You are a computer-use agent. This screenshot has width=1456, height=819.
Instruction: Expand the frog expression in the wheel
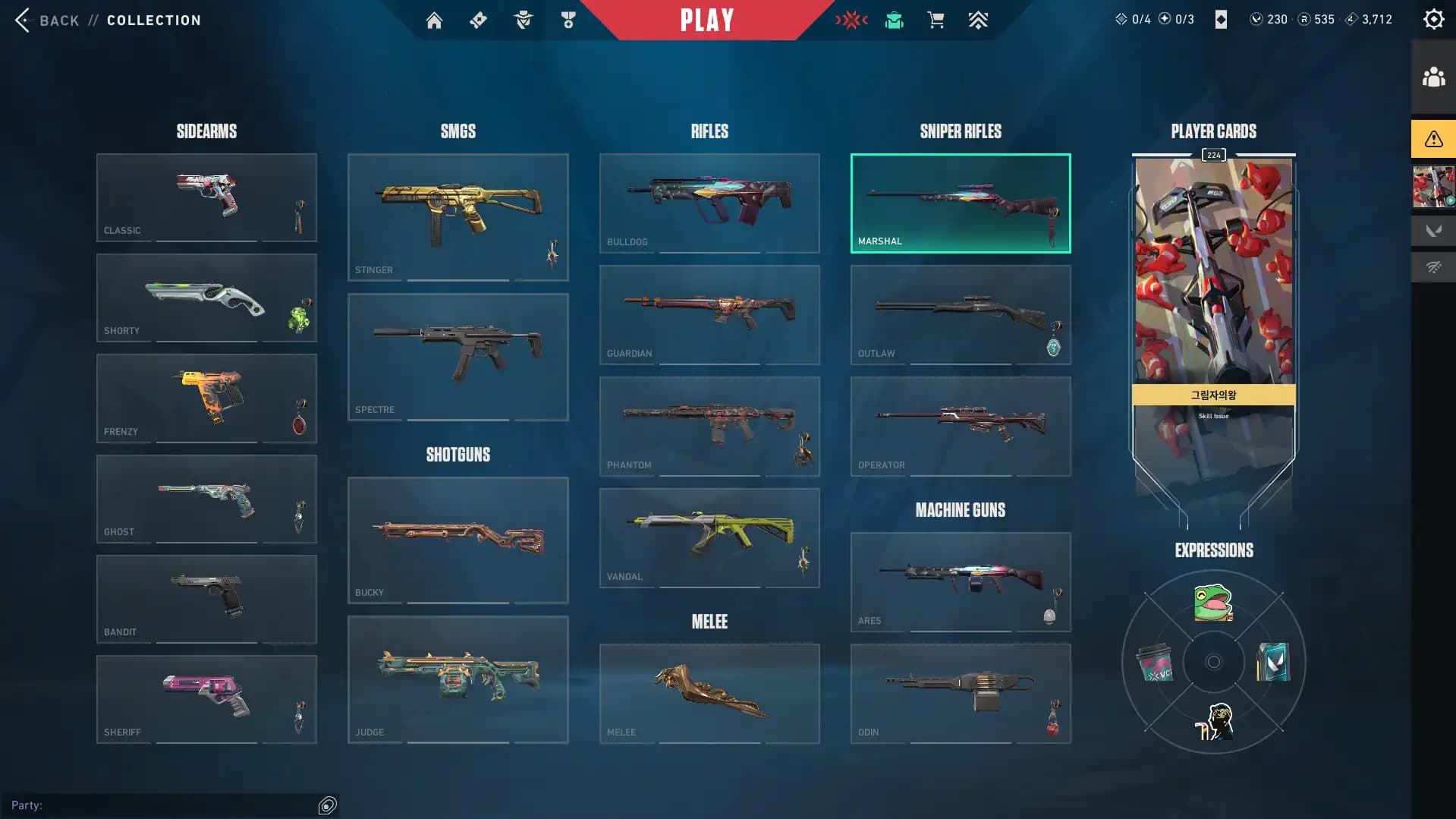(x=1212, y=603)
